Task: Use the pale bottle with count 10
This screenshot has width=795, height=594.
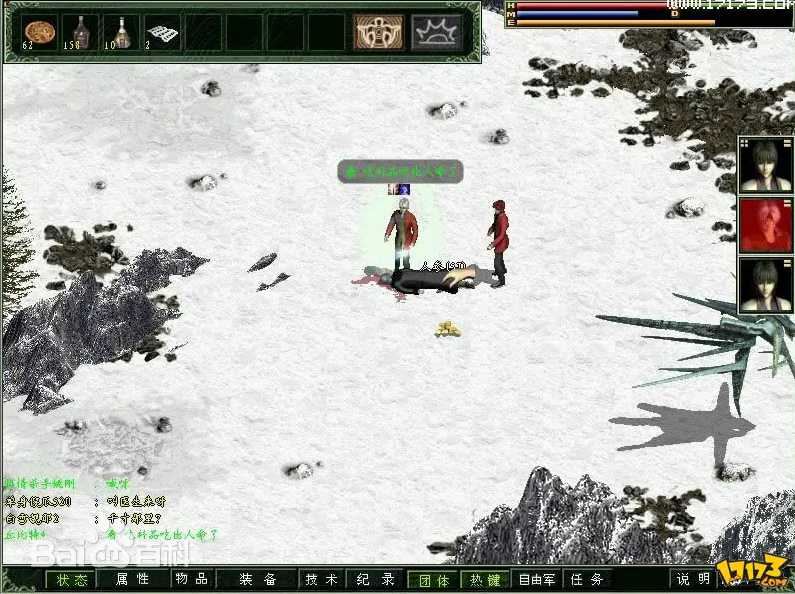Action: (120, 31)
